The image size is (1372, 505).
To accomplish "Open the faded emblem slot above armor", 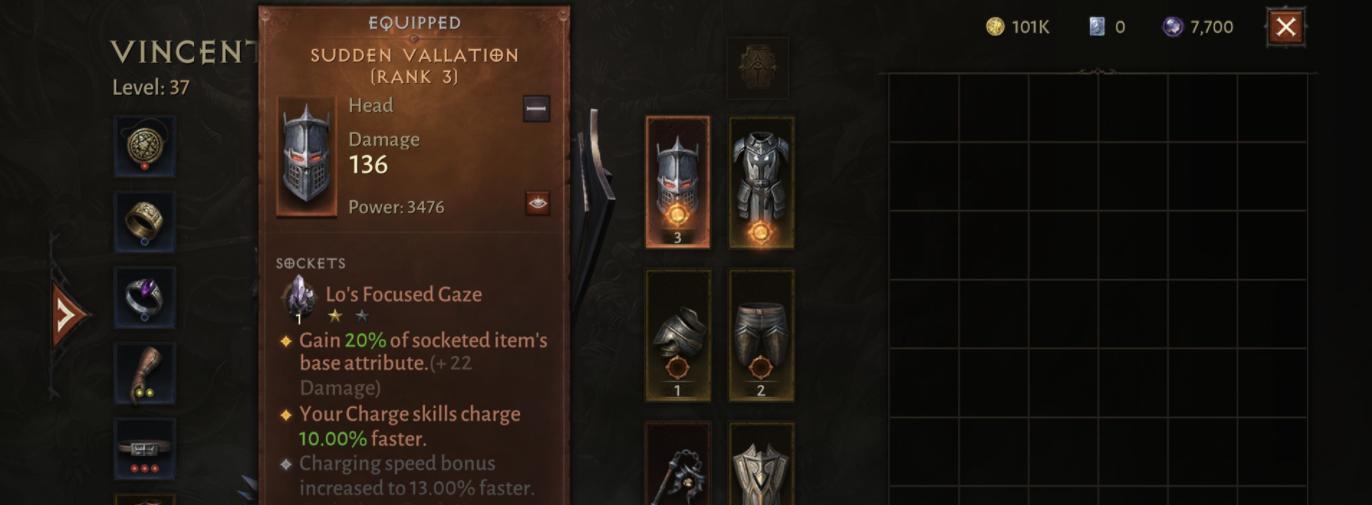I will point(757,68).
